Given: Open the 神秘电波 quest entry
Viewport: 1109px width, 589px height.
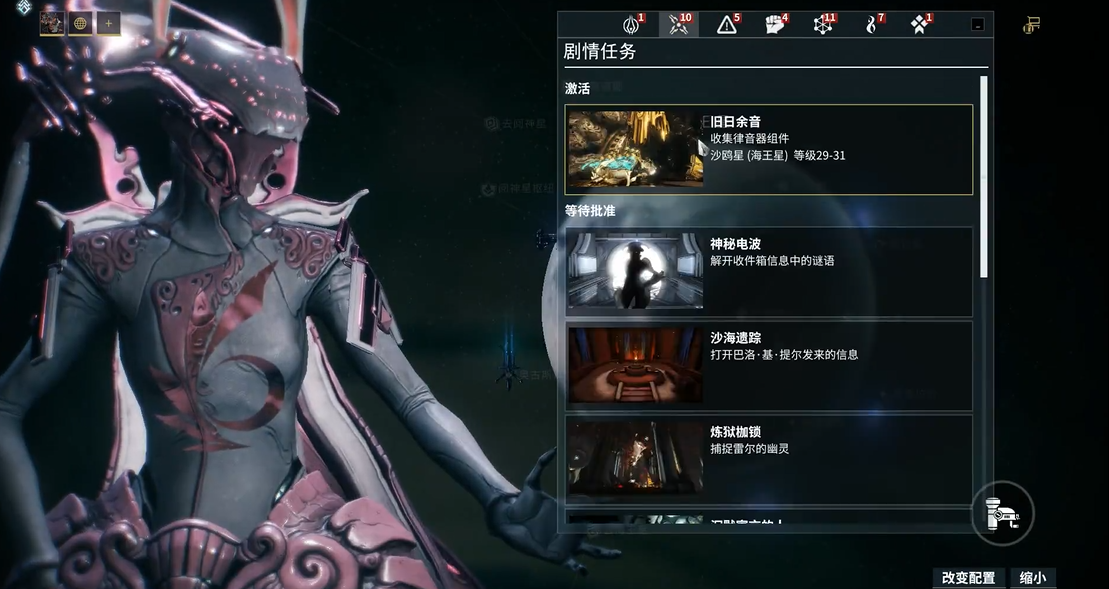Looking at the screenshot, I should 768,271.
